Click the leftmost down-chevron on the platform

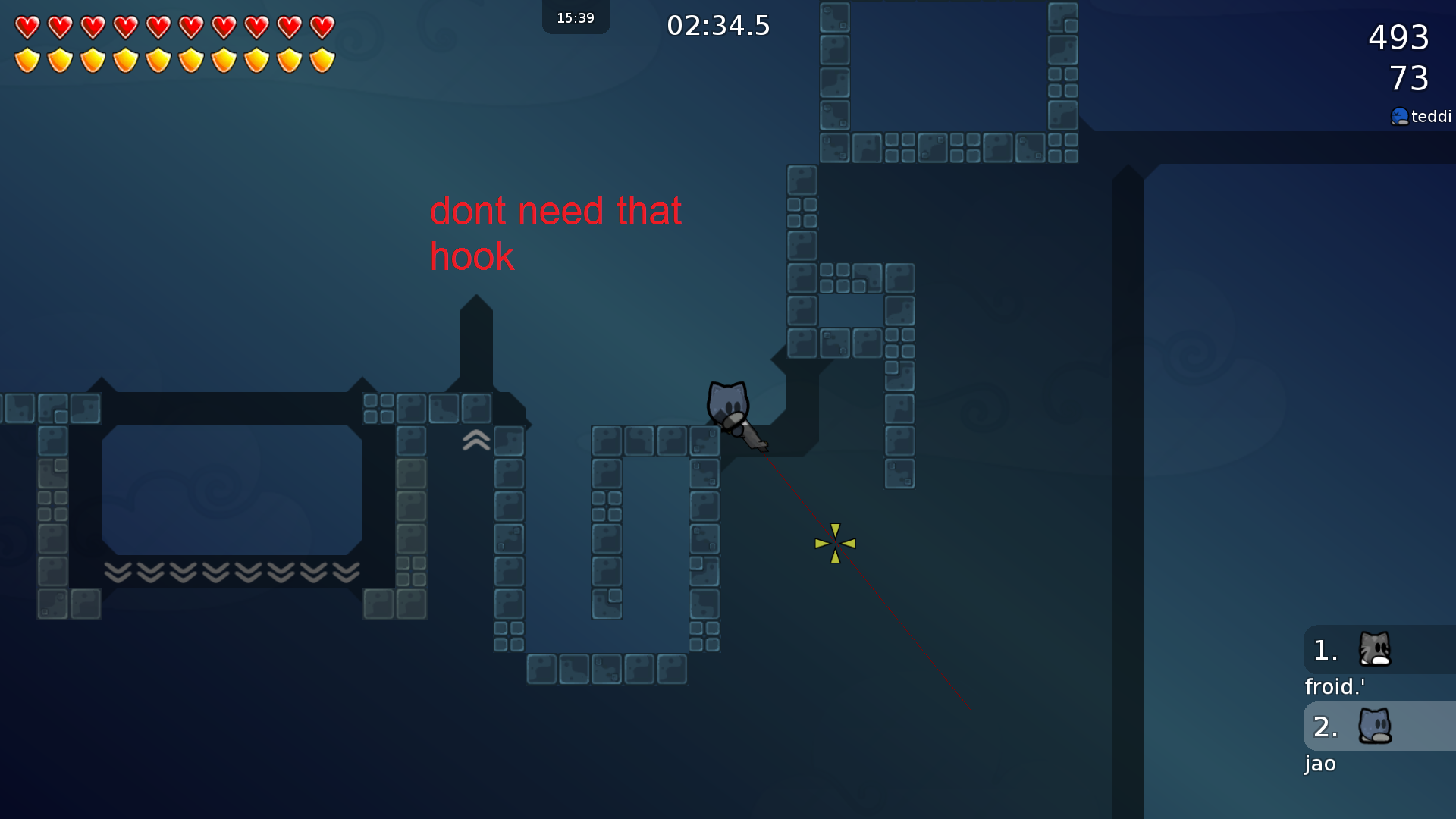point(118,573)
